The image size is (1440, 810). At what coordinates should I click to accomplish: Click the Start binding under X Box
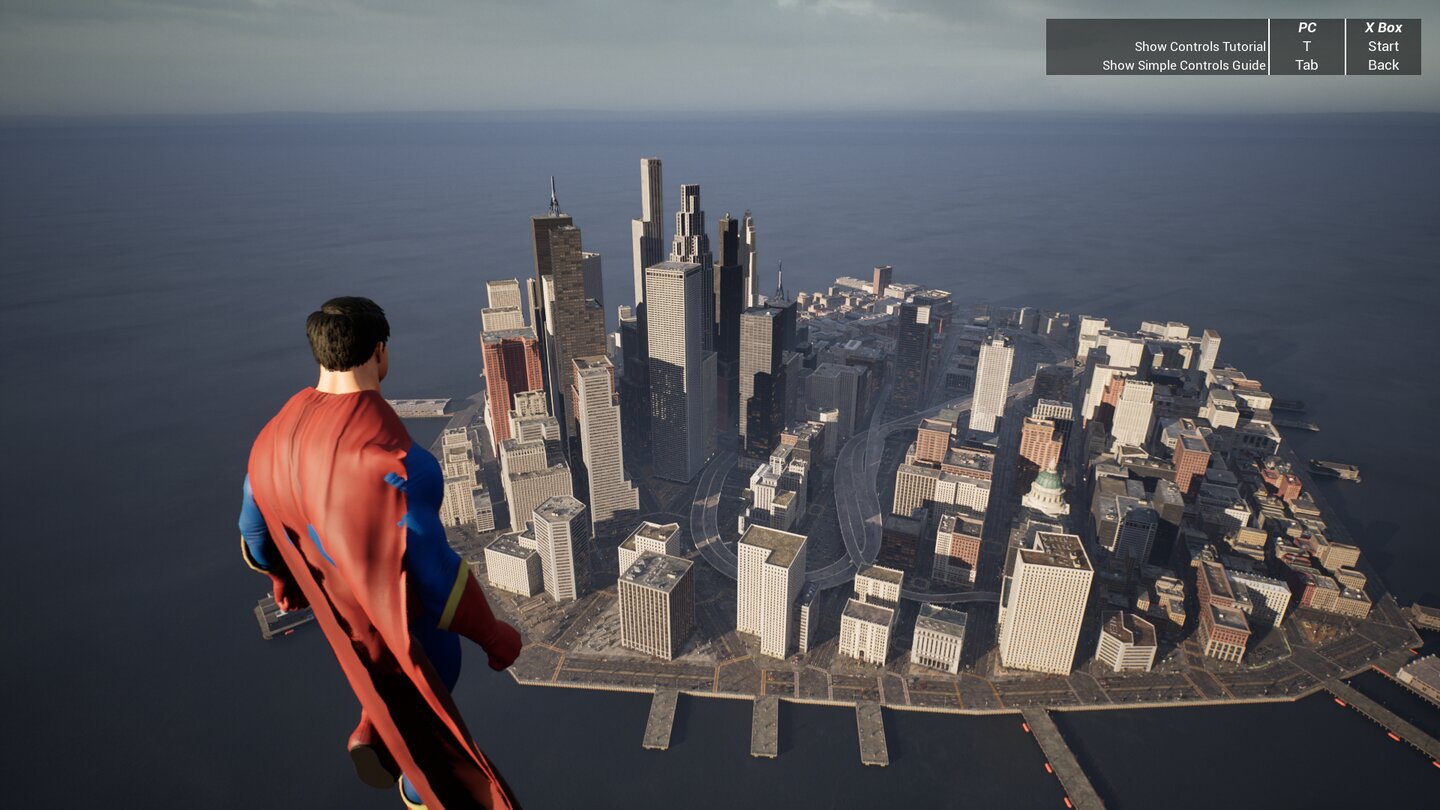(1383, 46)
